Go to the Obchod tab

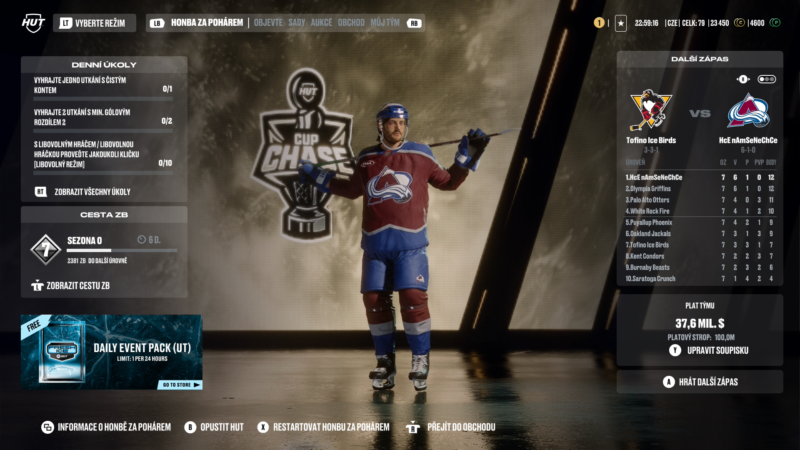[351, 22]
